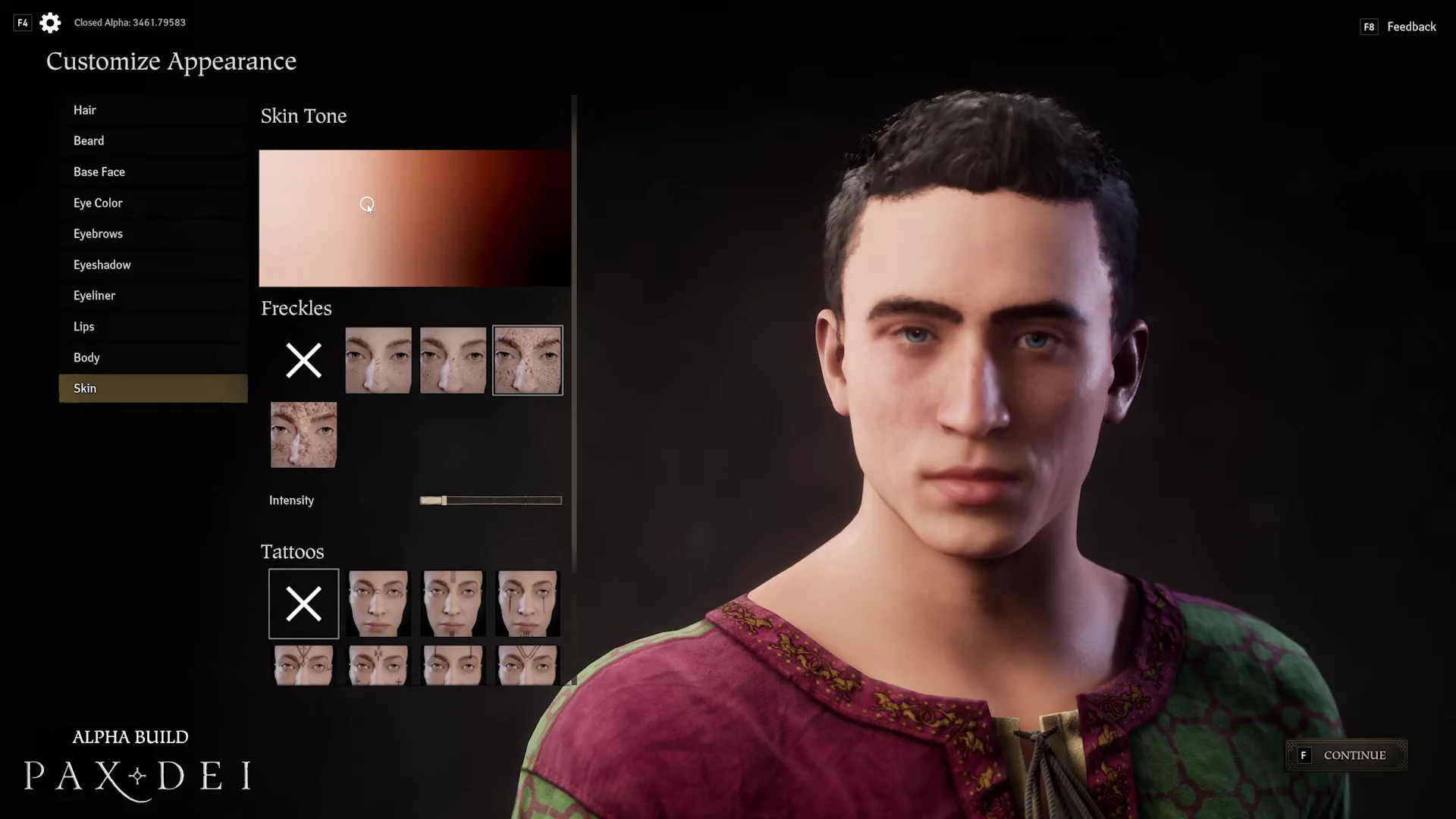Open the Feedback form

click(x=1410, y=27)
